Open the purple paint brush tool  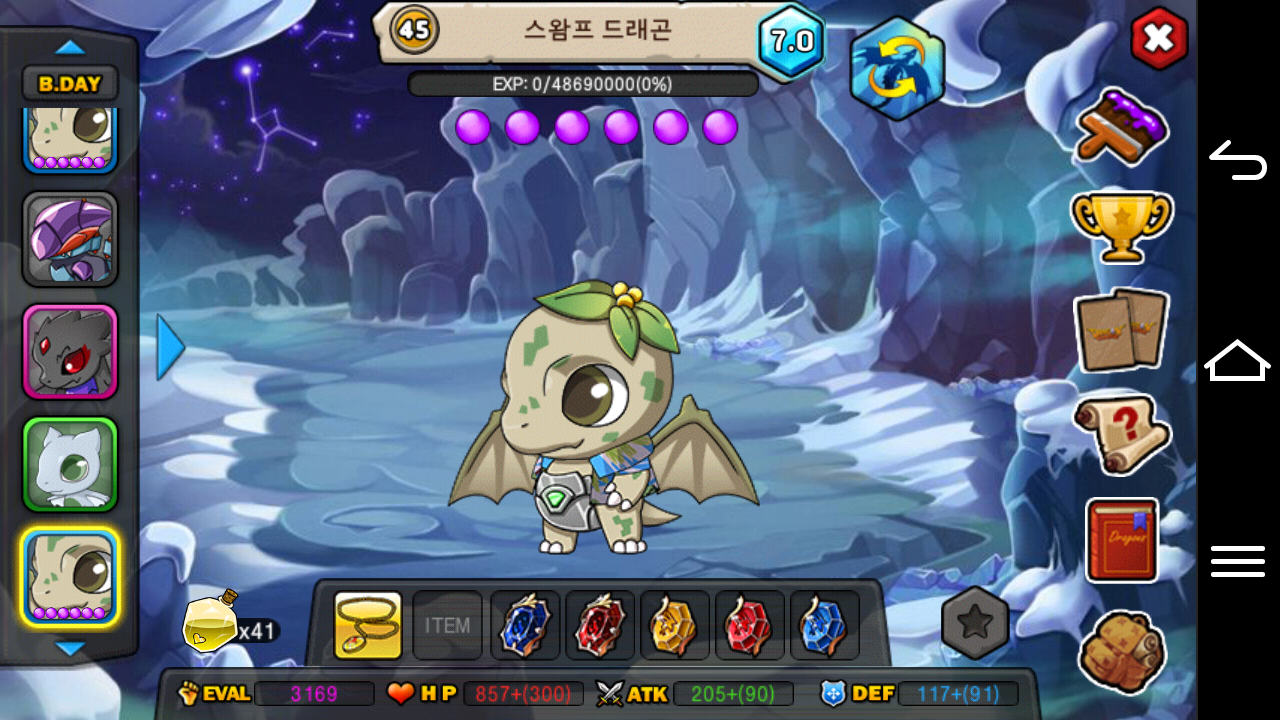1122,126
